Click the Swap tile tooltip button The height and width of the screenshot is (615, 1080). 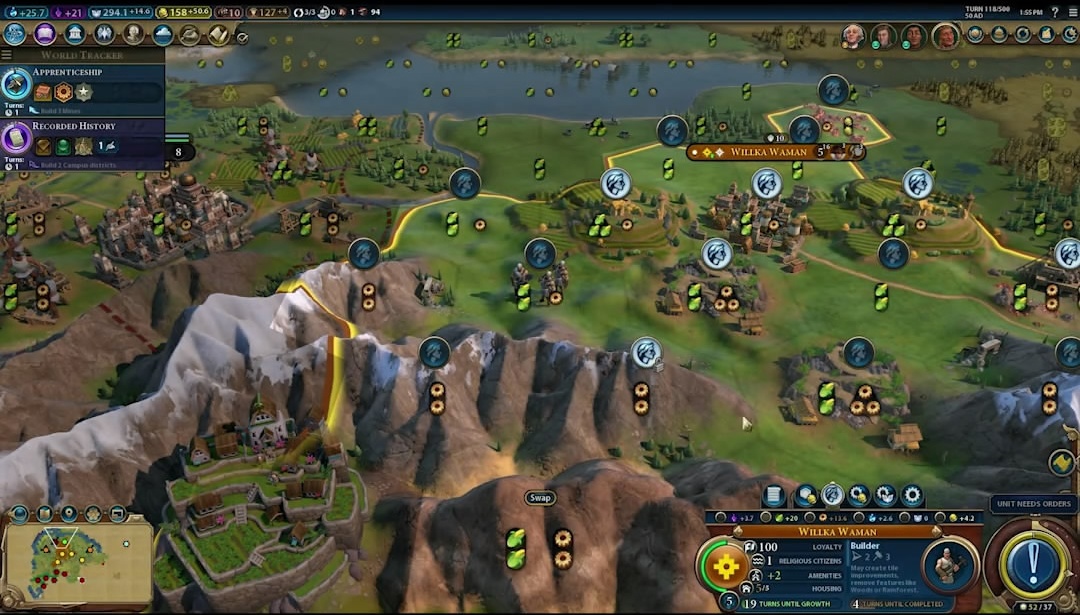point(540,498)
